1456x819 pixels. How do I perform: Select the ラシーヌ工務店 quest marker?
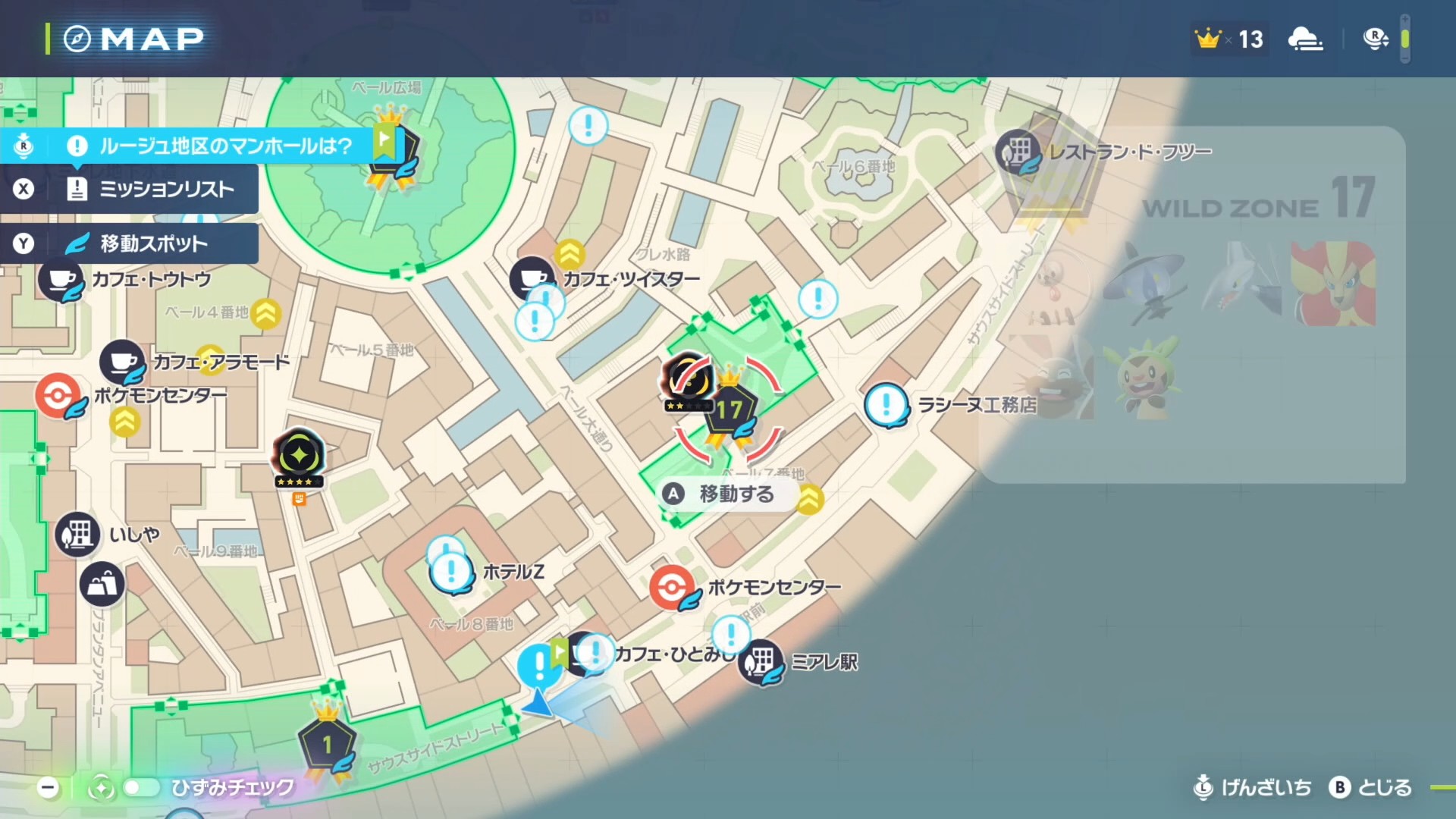click(x=886, y=405)
